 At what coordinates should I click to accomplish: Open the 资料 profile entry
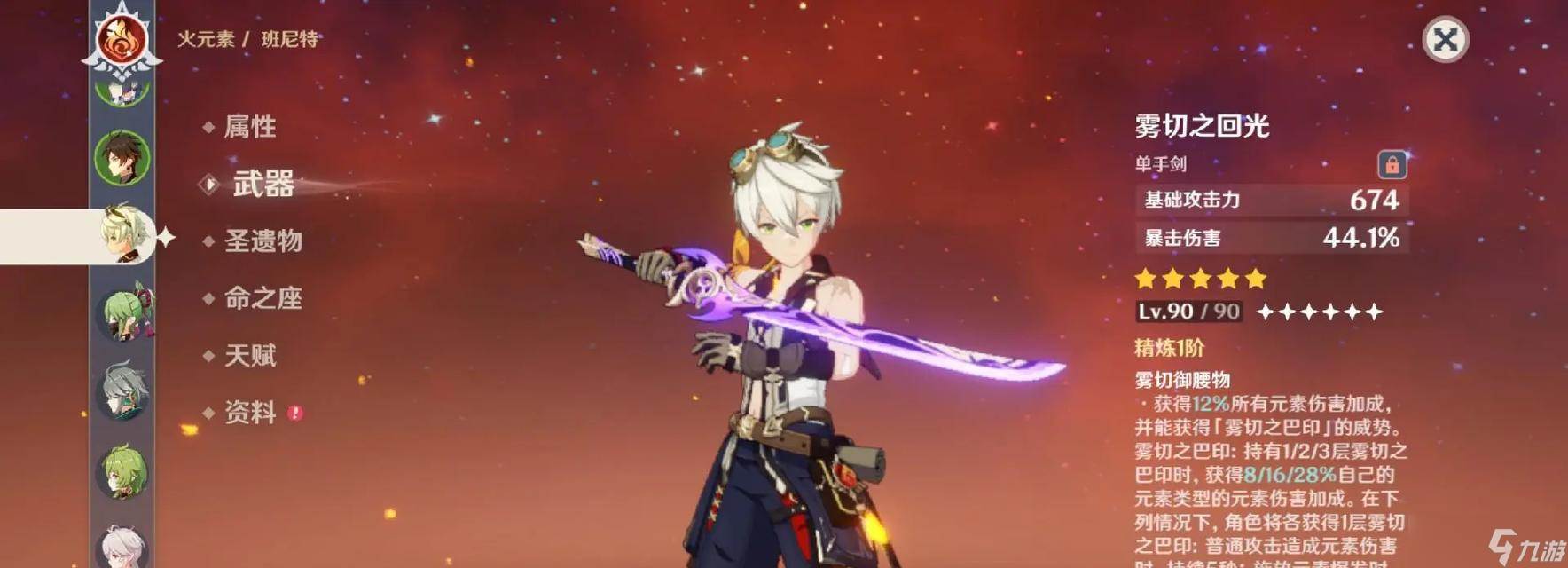click(249, 412)
